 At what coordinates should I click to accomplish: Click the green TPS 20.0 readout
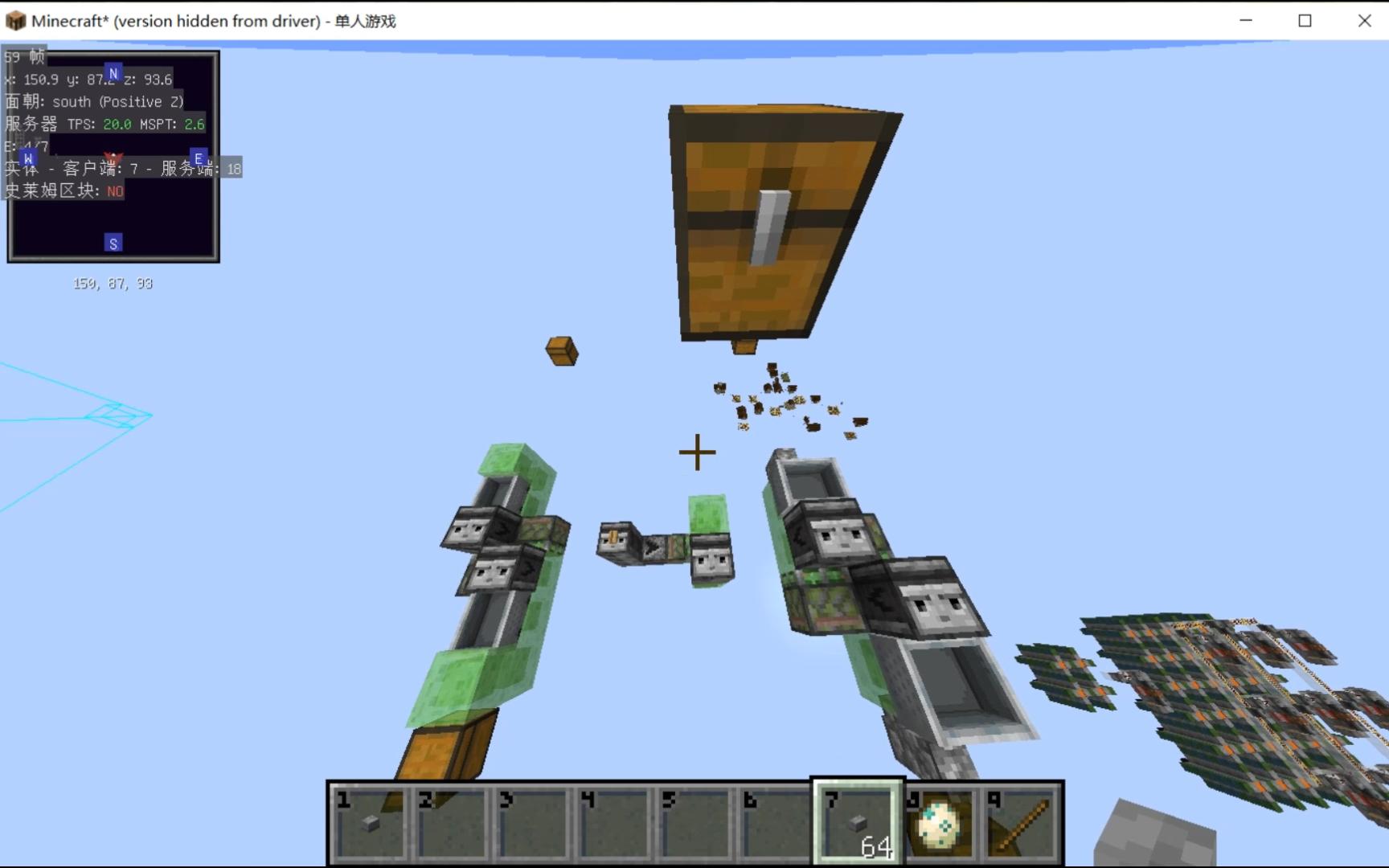click(117, 125)
